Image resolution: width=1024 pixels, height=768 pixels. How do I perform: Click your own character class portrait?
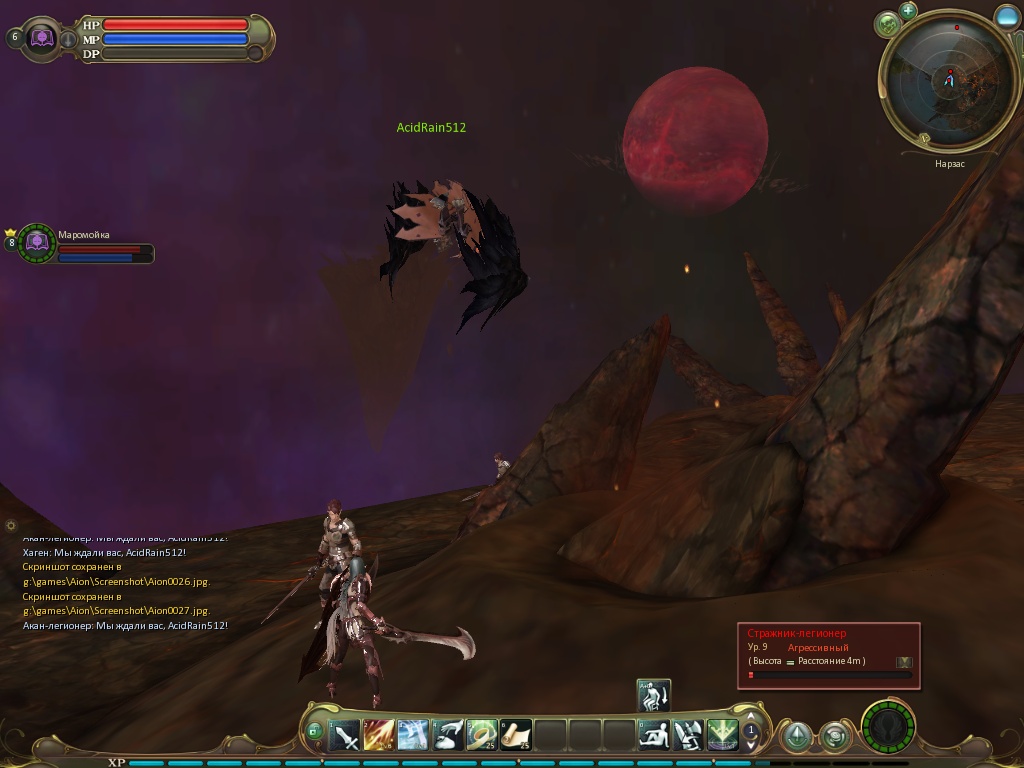(x=43, y=38)
